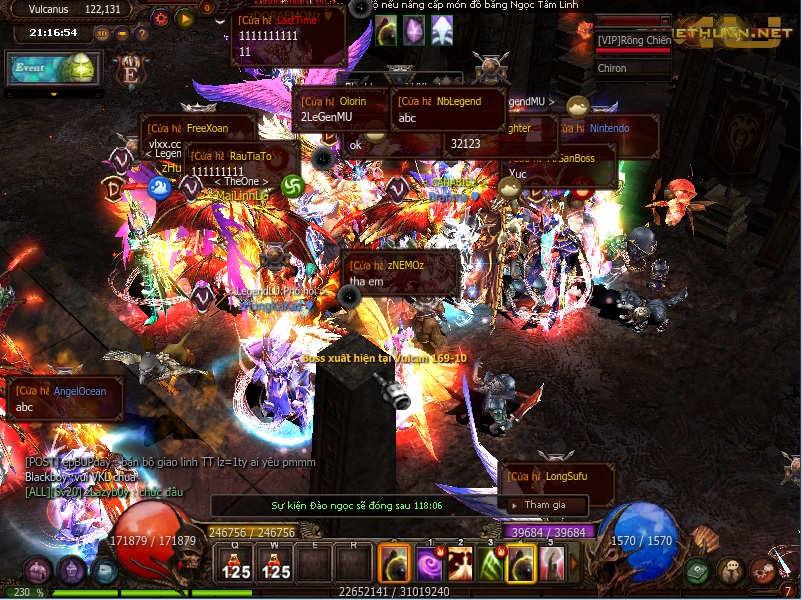Open zNEMOz's shop sign
The image size is (802, 600).
click(400, 273)
